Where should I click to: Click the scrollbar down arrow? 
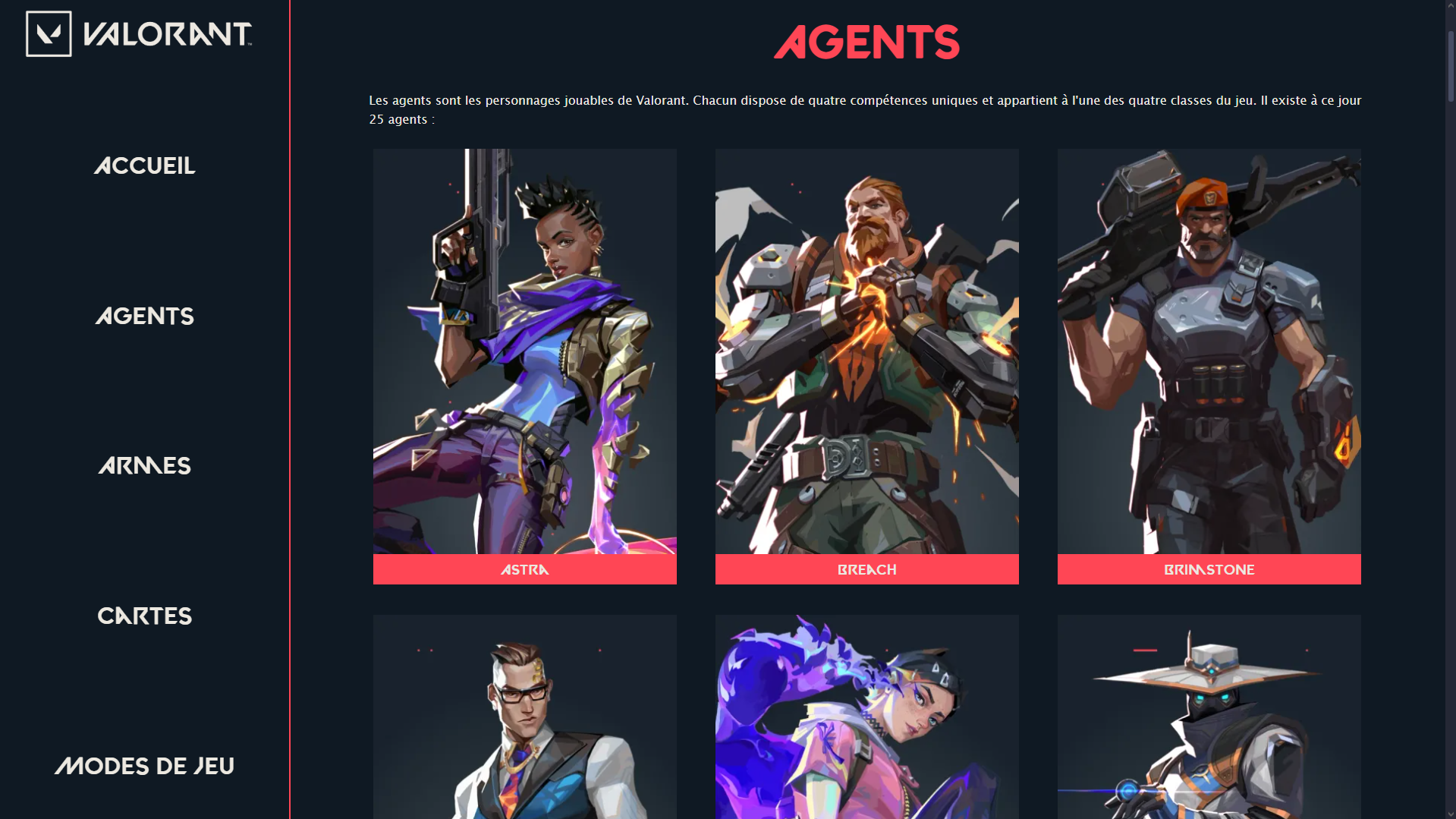[x=1450, y=813]
